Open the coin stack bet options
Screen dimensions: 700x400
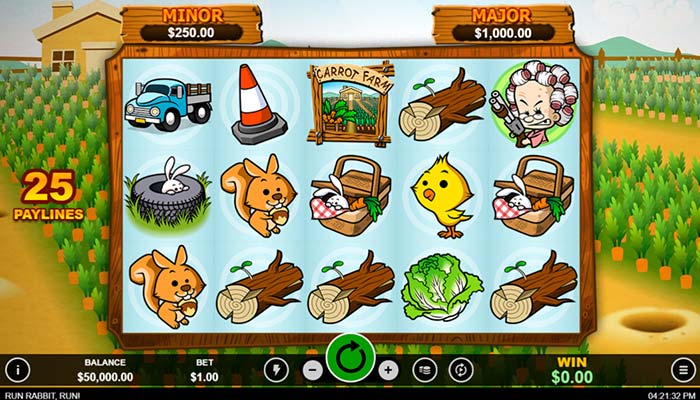click(425, 369)
